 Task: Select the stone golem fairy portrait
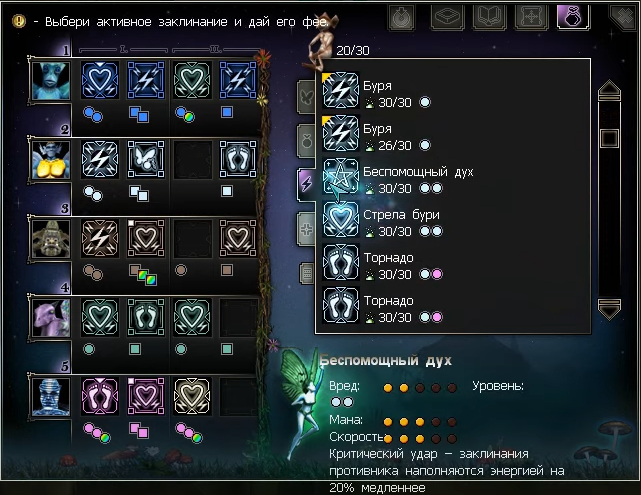tap(50, 238)
